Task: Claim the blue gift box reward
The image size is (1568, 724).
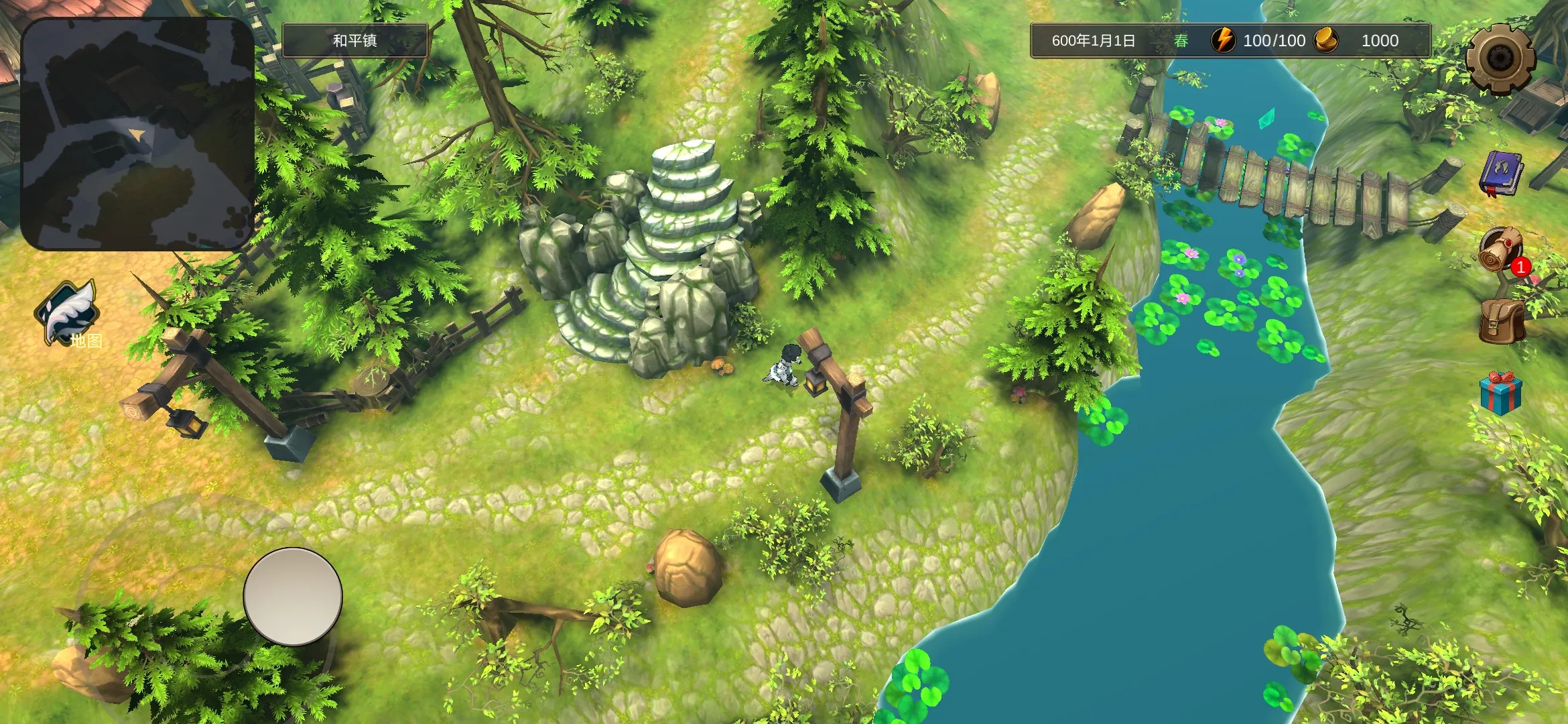Action: point(1500,394)
